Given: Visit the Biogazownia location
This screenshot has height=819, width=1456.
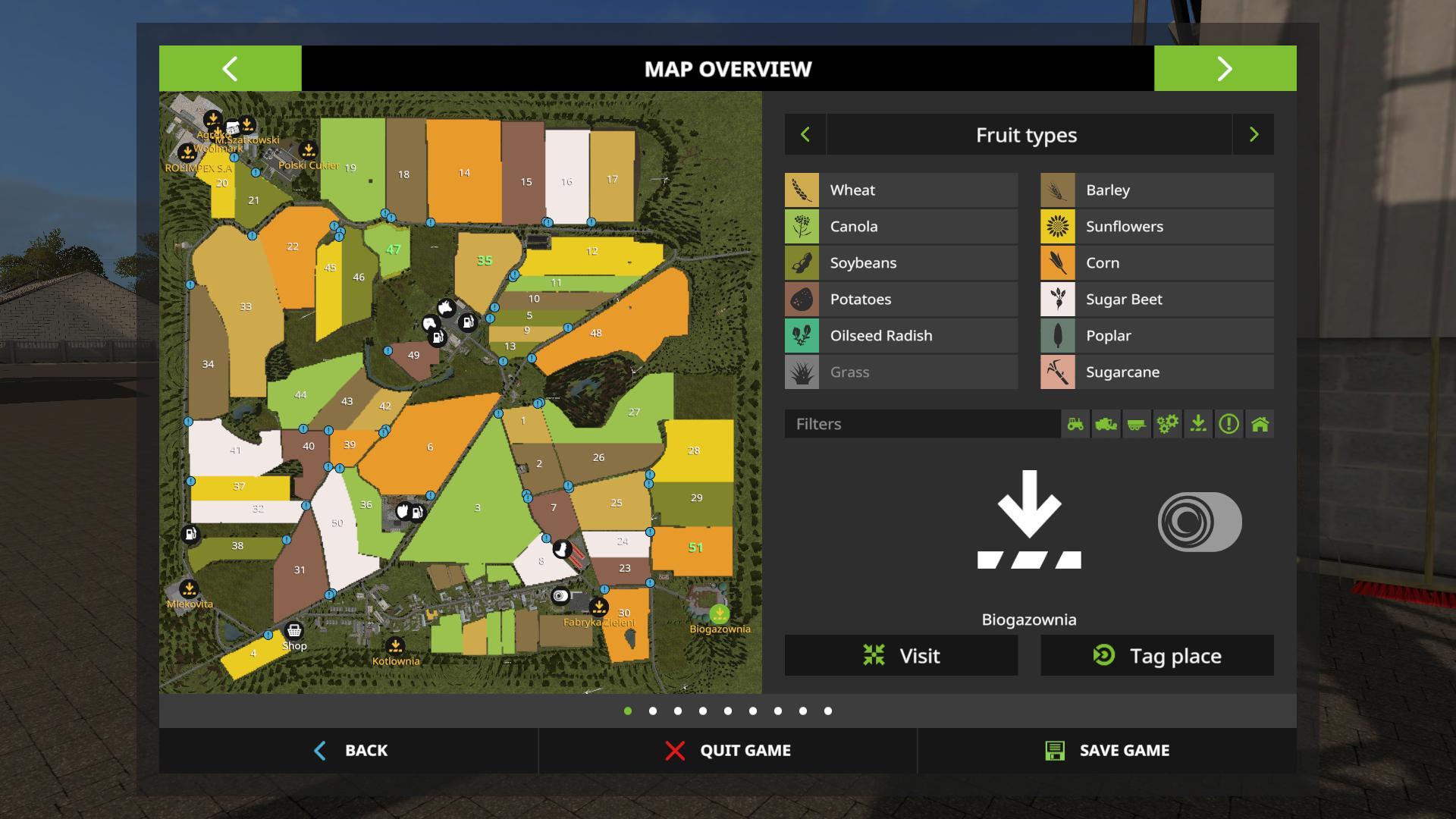Looking at the screenshot, I should tap(901, 655).
